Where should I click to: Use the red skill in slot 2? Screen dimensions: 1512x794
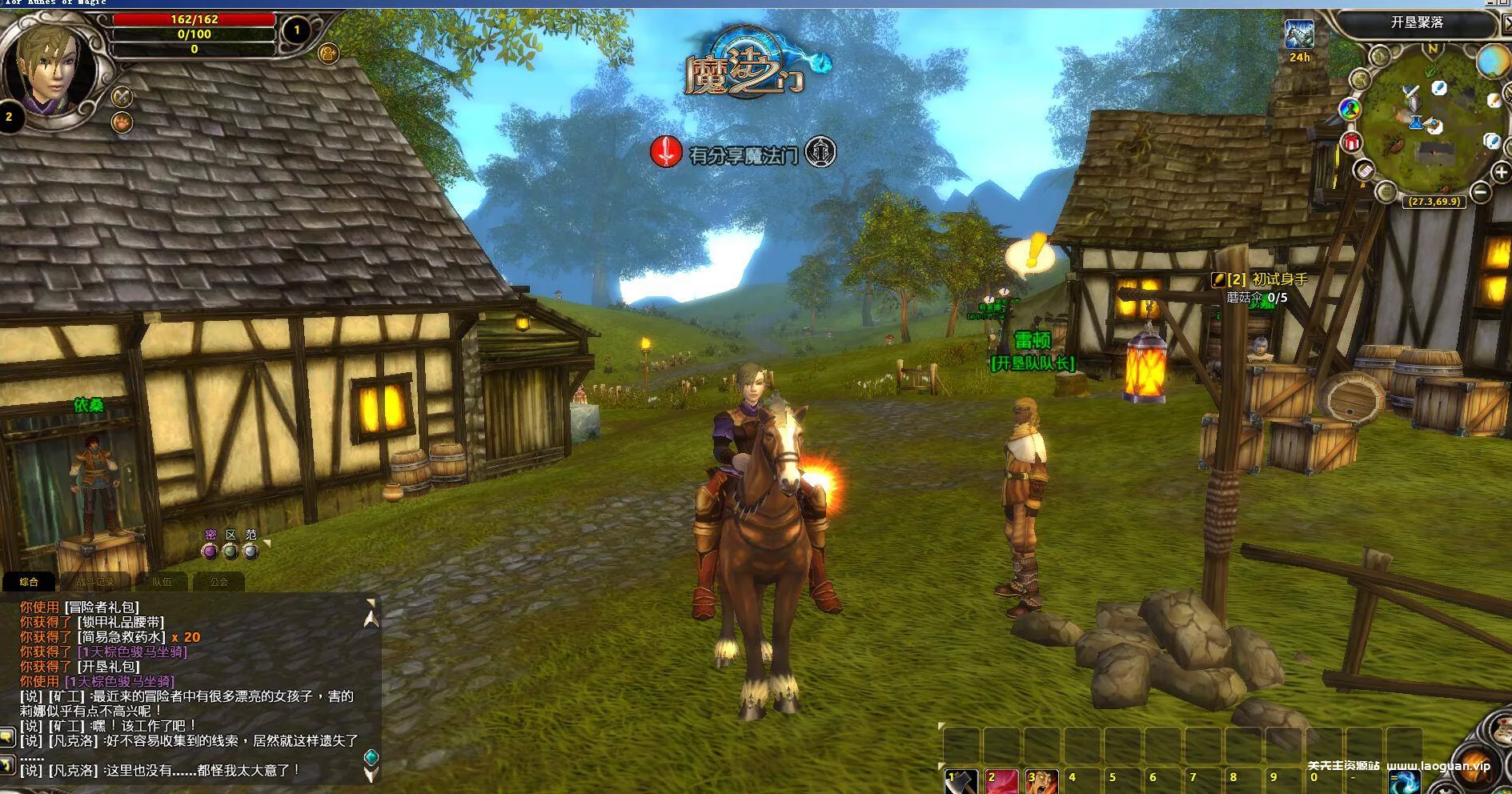[1001, 782]
